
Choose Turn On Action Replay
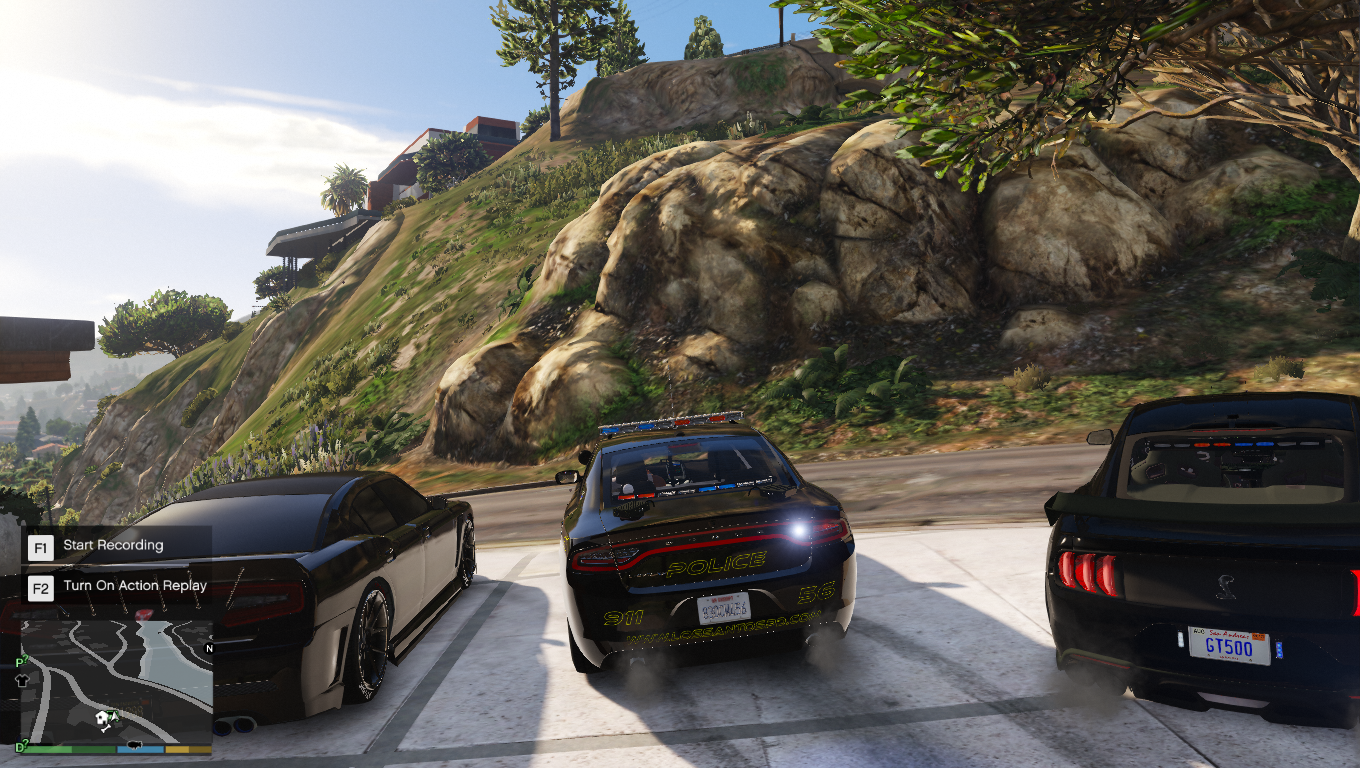tap(134, 587)
